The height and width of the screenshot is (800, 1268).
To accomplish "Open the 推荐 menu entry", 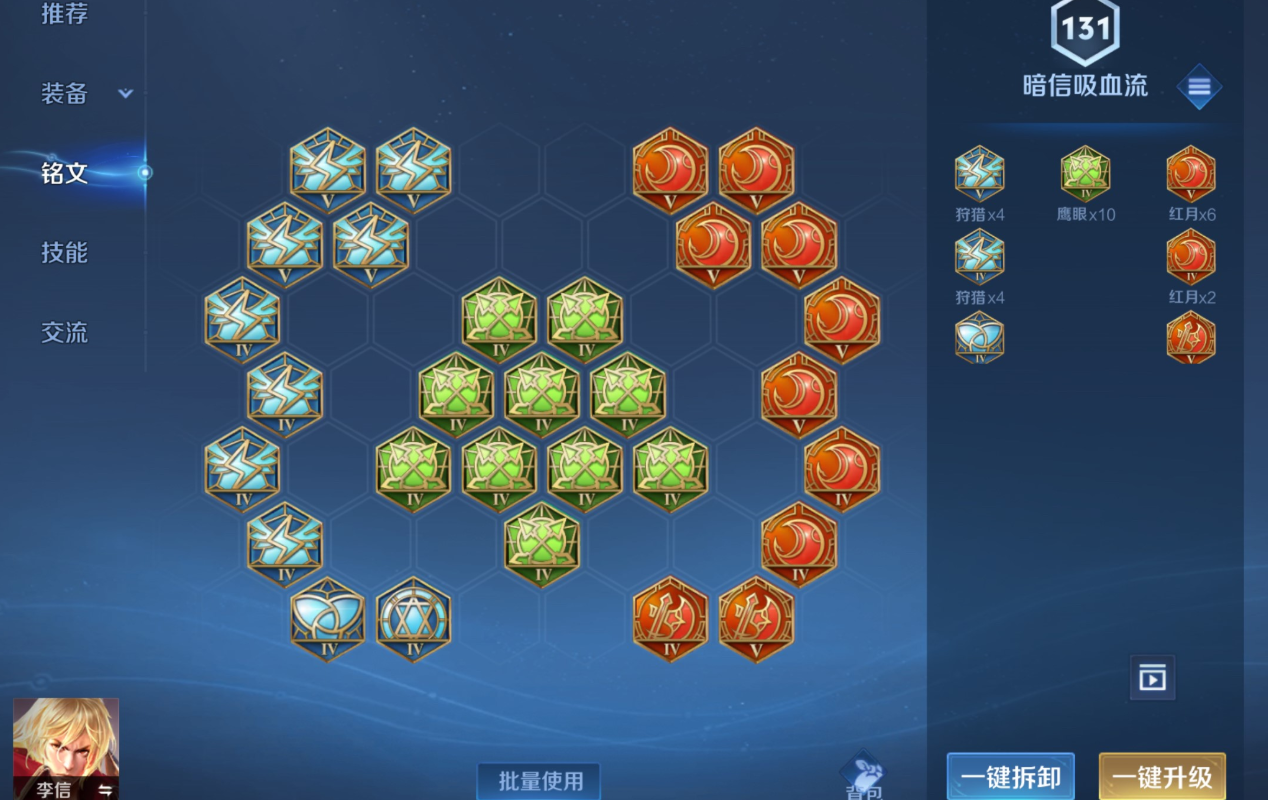I will click(x=65, y=14).
